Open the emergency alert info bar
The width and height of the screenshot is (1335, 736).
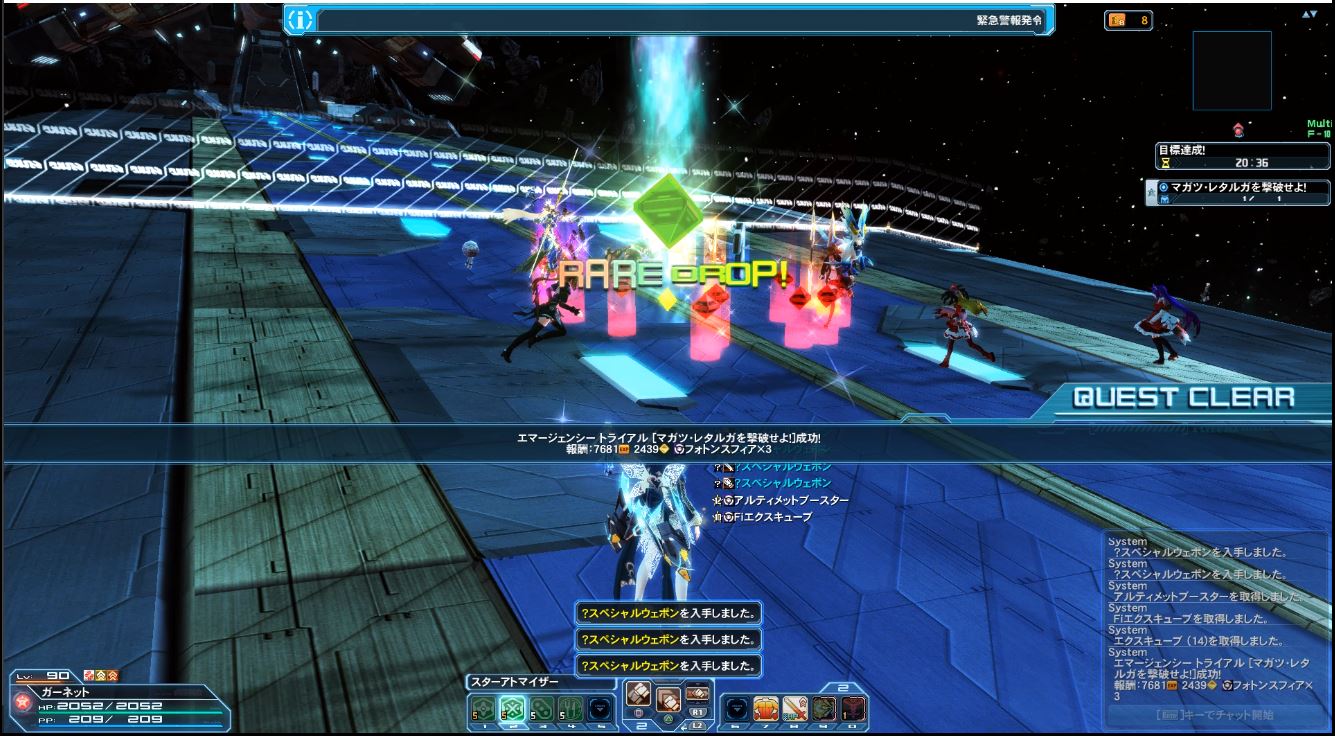click(669, 19)
